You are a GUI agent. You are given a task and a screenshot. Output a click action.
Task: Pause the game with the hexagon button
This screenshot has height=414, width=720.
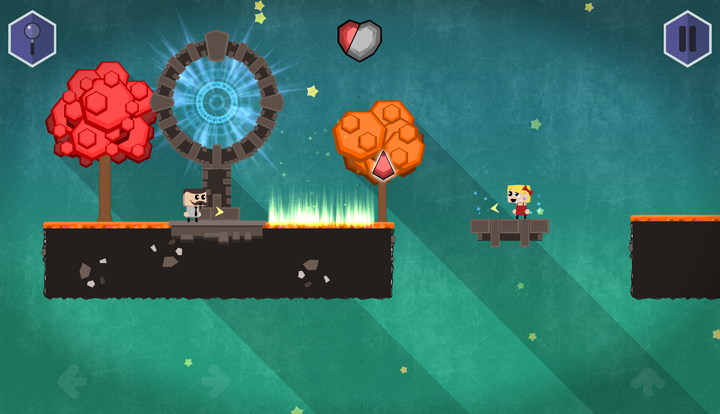(687, 39)
